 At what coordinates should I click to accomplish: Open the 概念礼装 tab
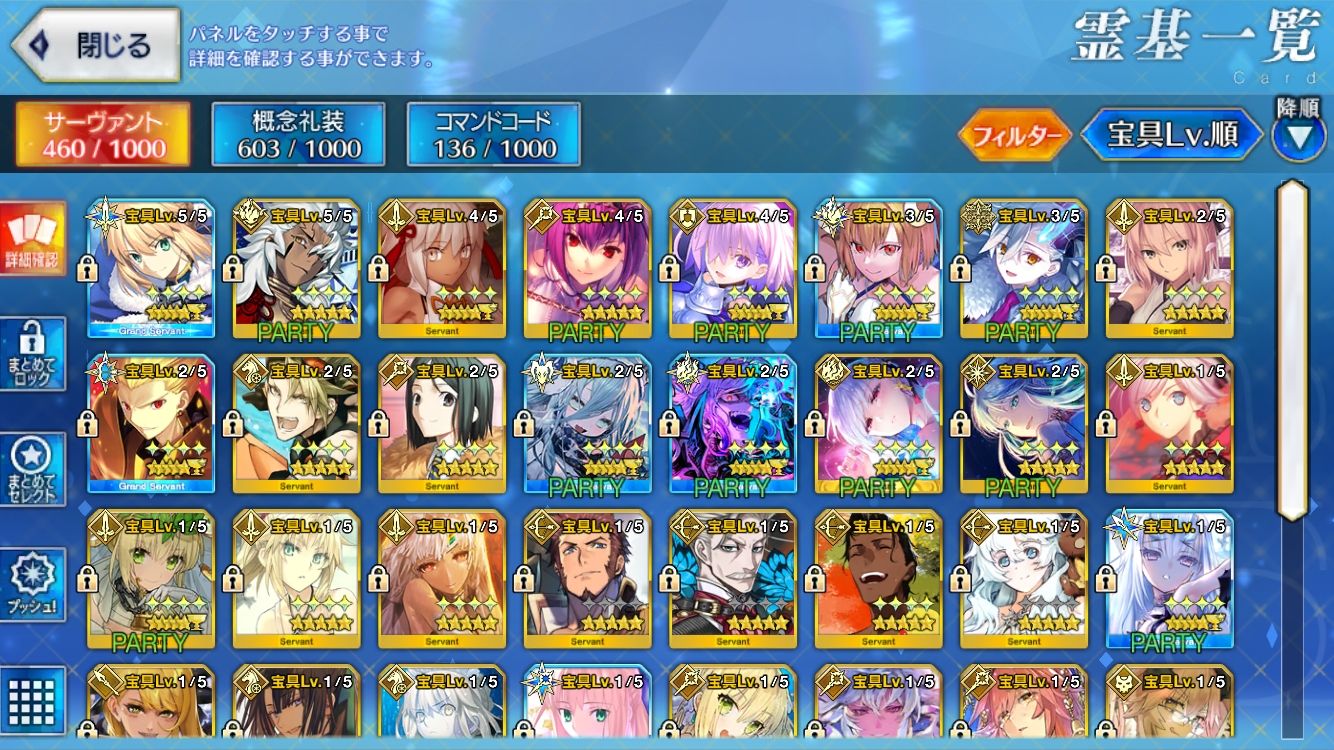299,135
